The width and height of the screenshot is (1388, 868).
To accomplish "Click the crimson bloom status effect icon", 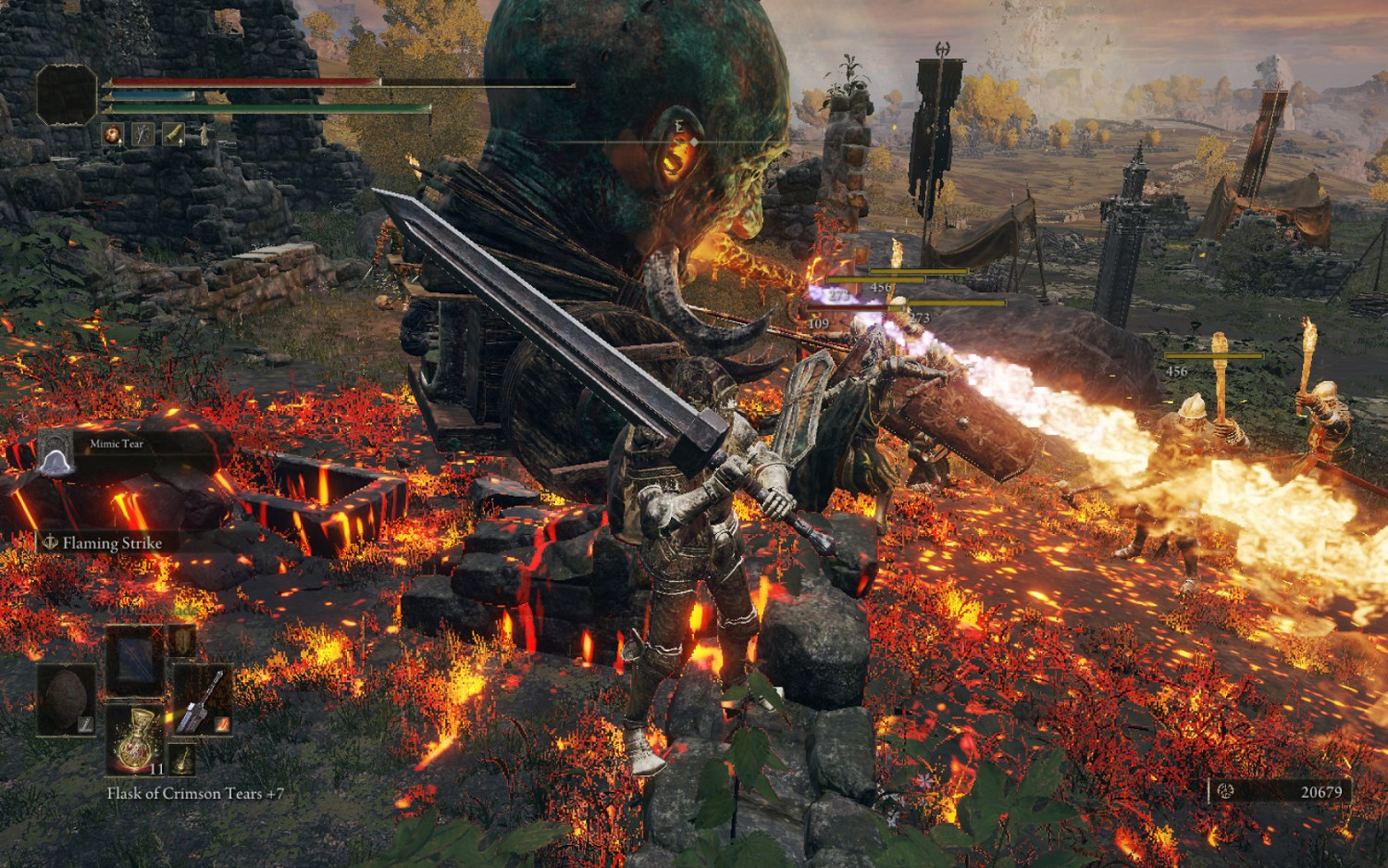I will tap(114, 134).
